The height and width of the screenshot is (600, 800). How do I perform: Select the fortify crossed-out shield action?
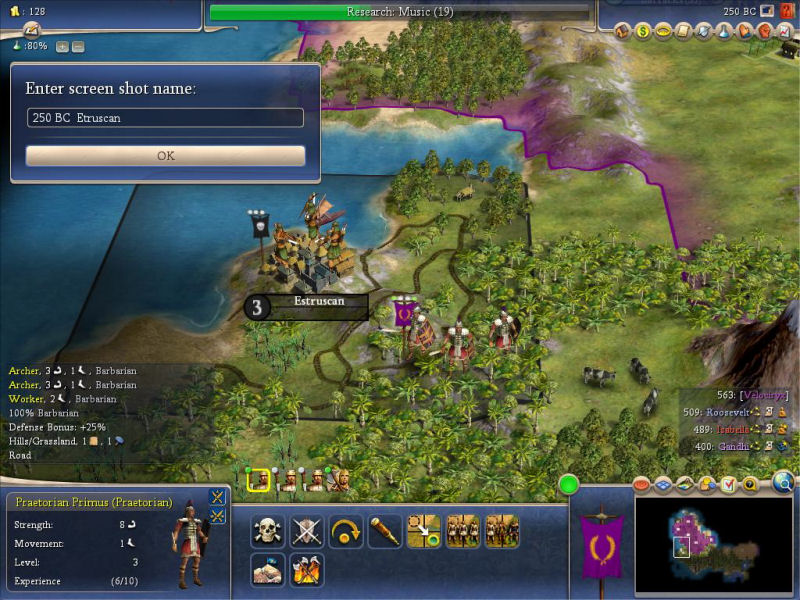306,531
